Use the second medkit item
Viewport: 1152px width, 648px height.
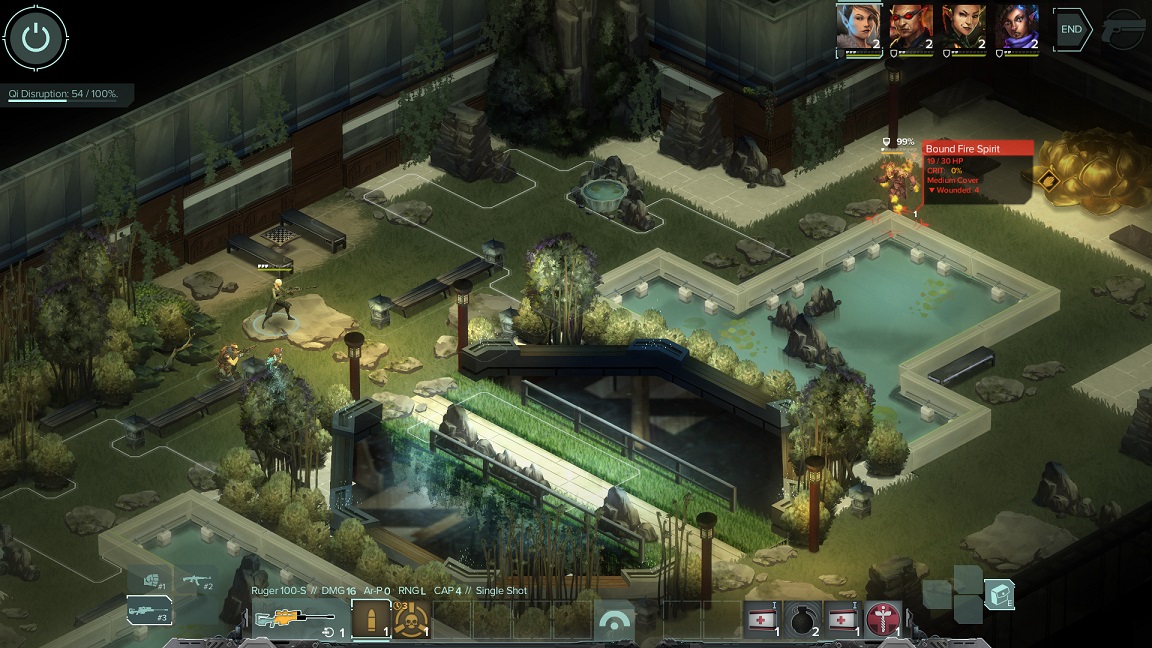842,619
